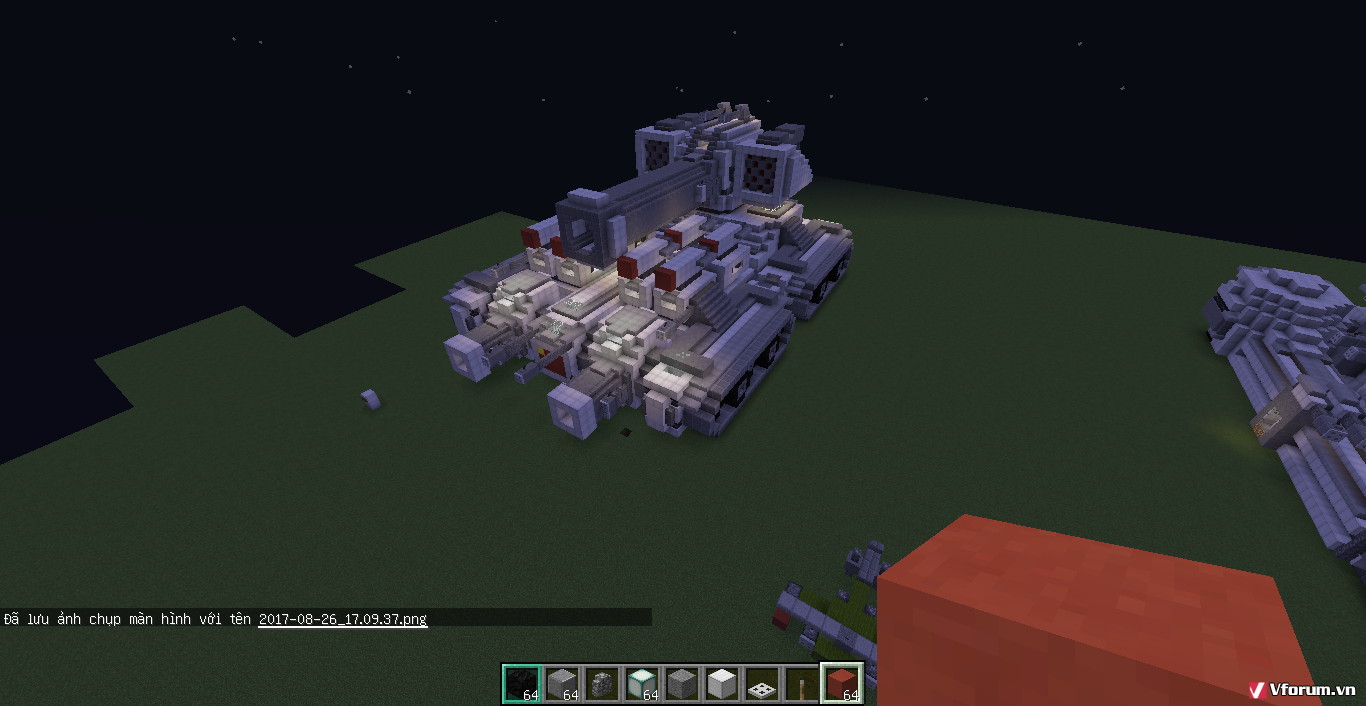Screen dimensions: 1366x706
Task: Select the sea lantern block slot
Action: coord(642,684)
